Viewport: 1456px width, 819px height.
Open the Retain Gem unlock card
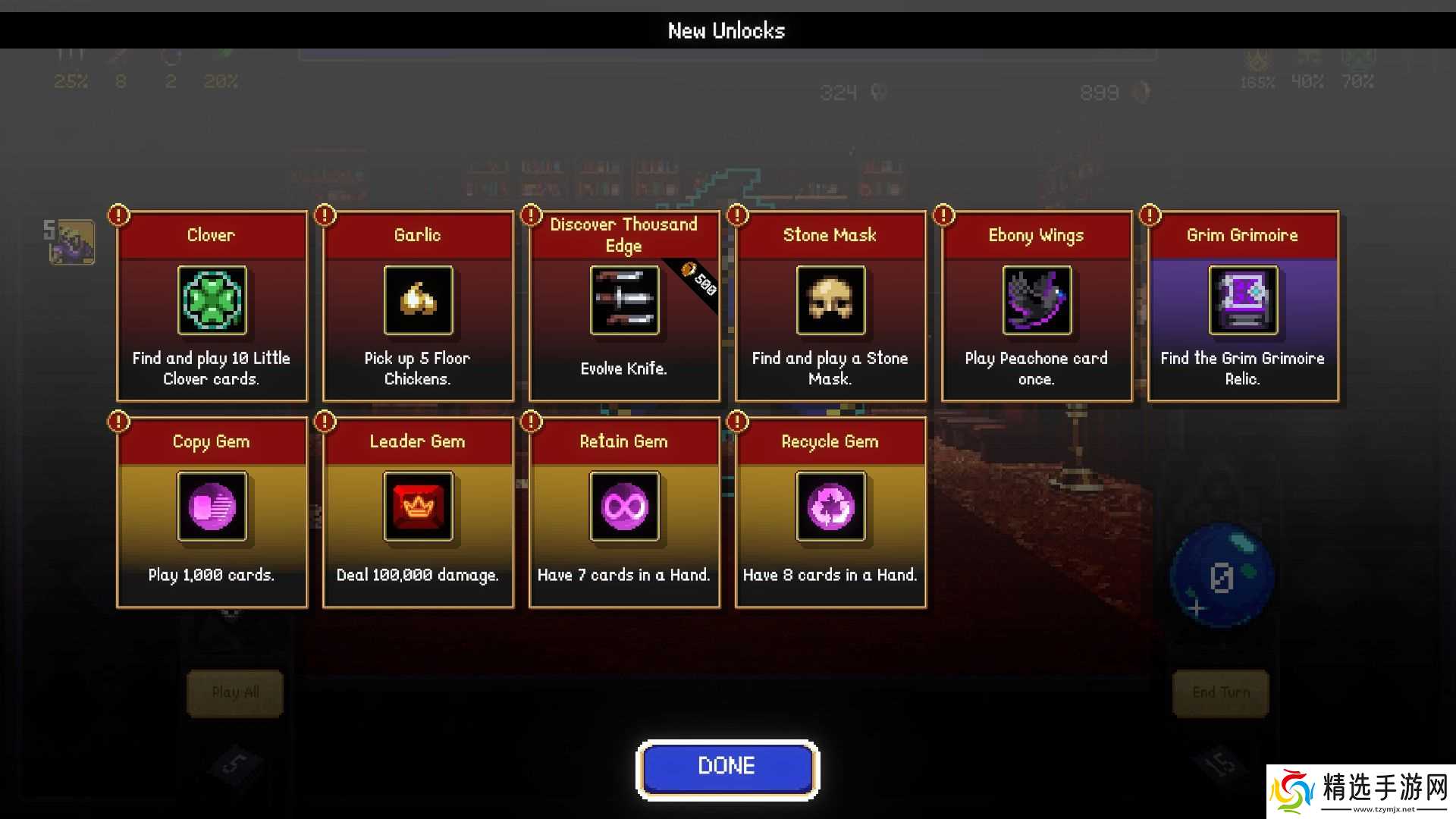click(624, 512)
